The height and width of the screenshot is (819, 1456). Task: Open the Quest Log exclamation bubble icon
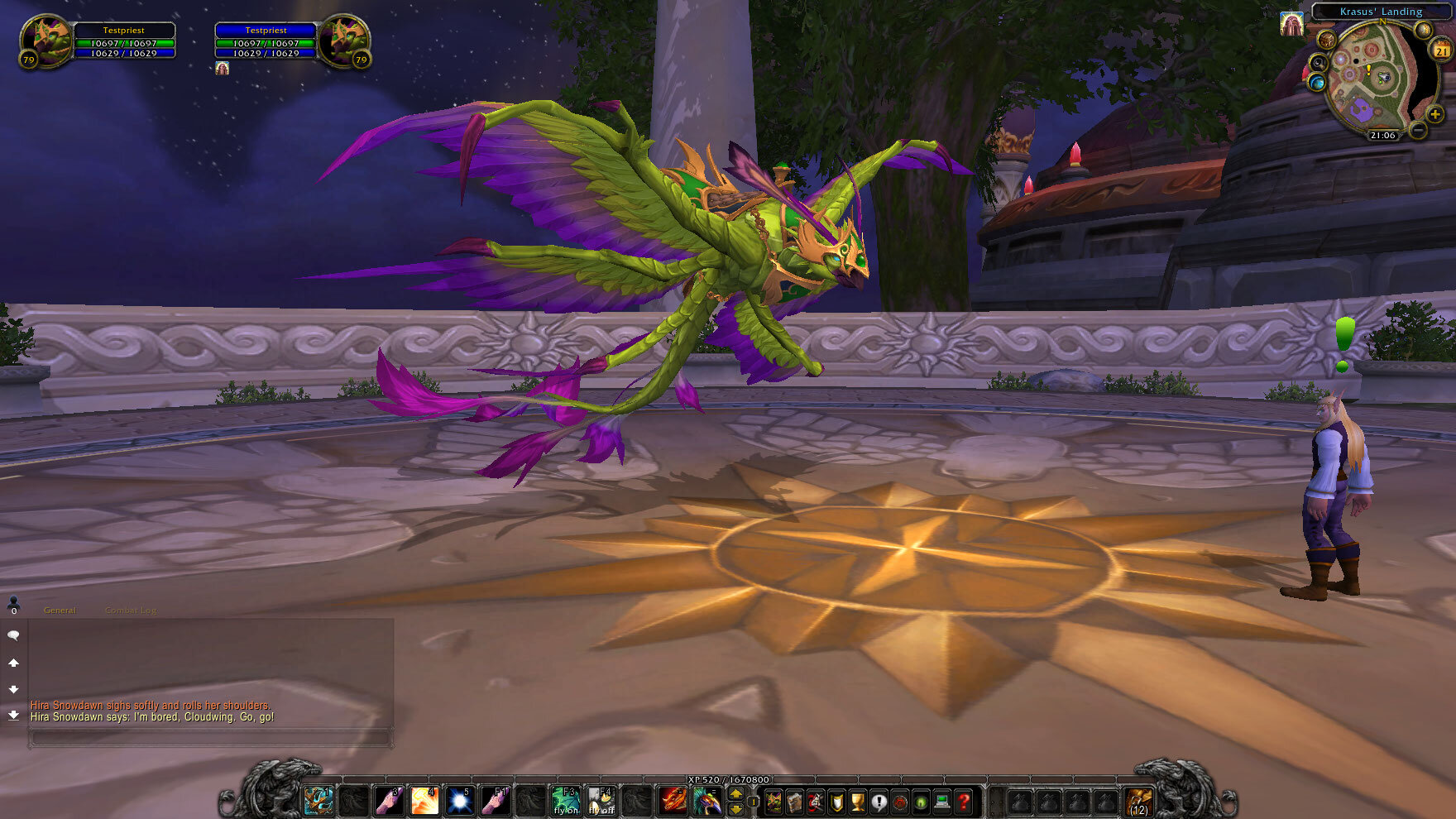point(879,800)
